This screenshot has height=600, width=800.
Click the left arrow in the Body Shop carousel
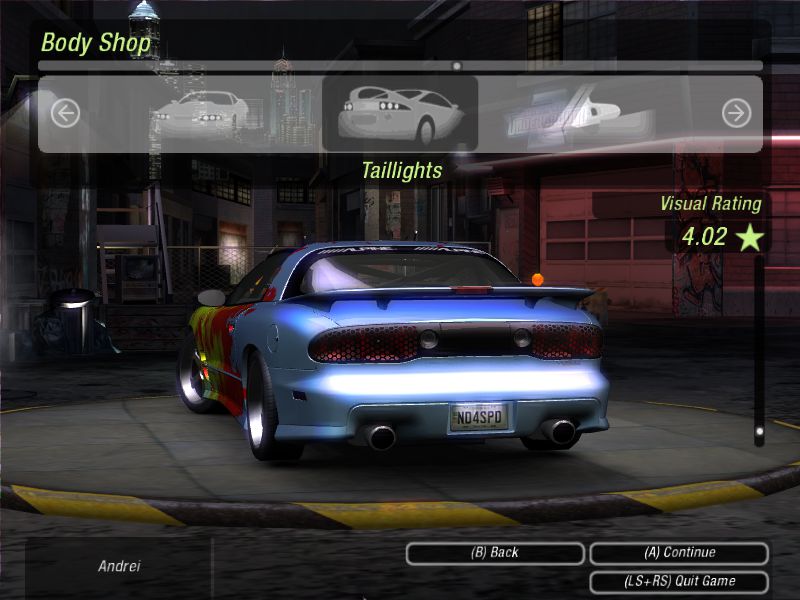[x=65, y=113]
